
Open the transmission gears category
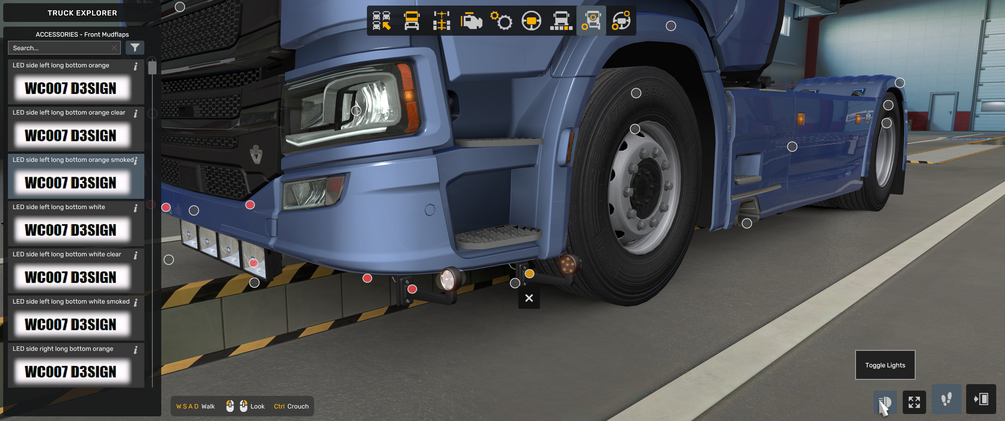(502, 21)
